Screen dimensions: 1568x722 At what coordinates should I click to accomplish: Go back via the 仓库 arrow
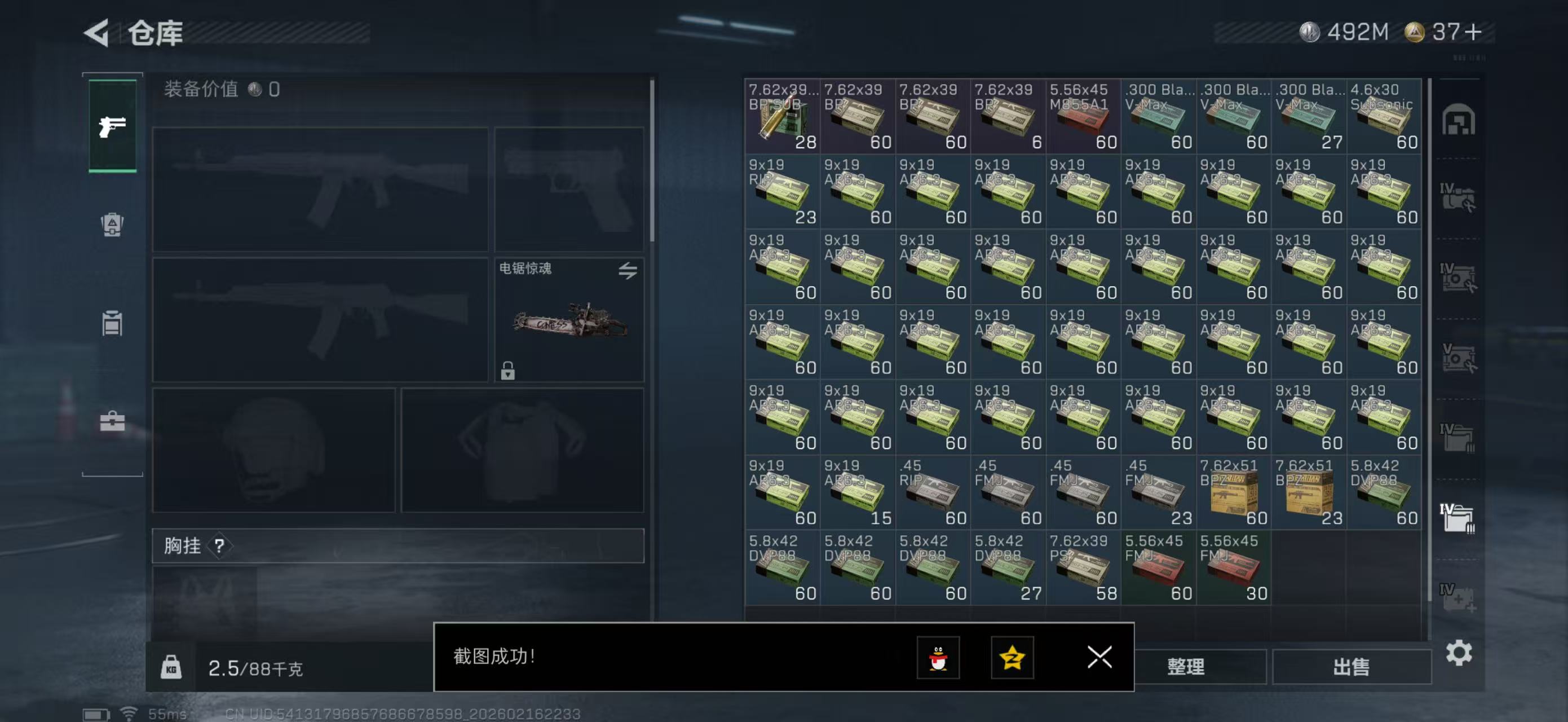point(98,33)
